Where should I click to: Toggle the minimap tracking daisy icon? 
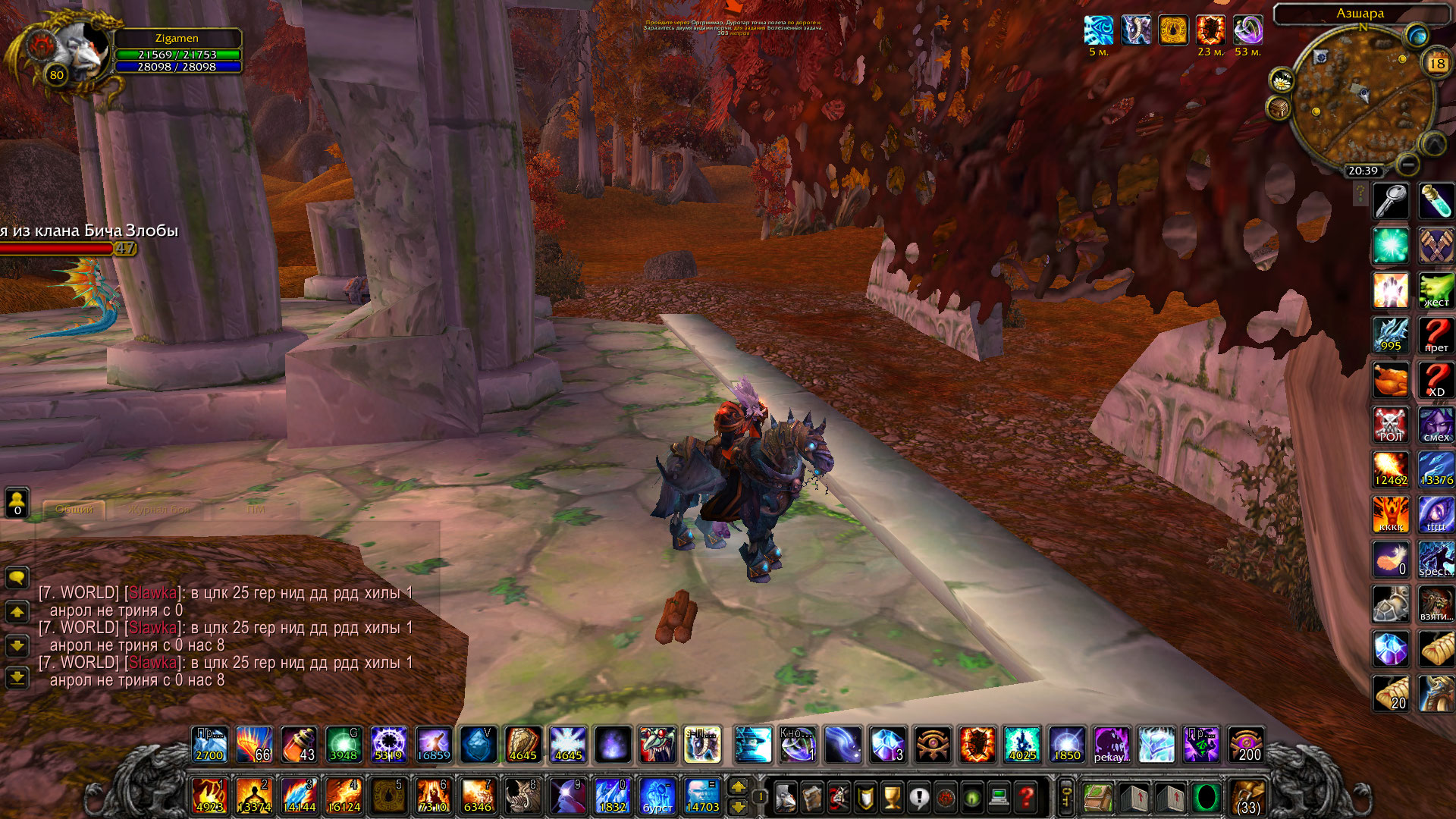pyautogui.click(x=1281, y=79)
